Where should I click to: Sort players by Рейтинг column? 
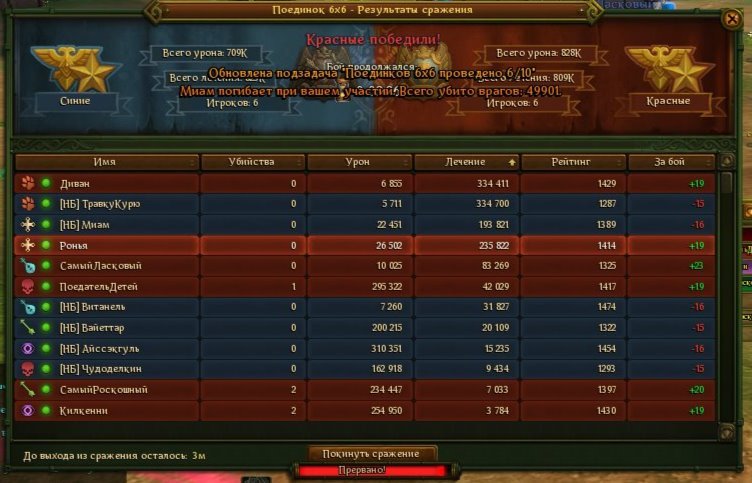(x=574, y=162)
